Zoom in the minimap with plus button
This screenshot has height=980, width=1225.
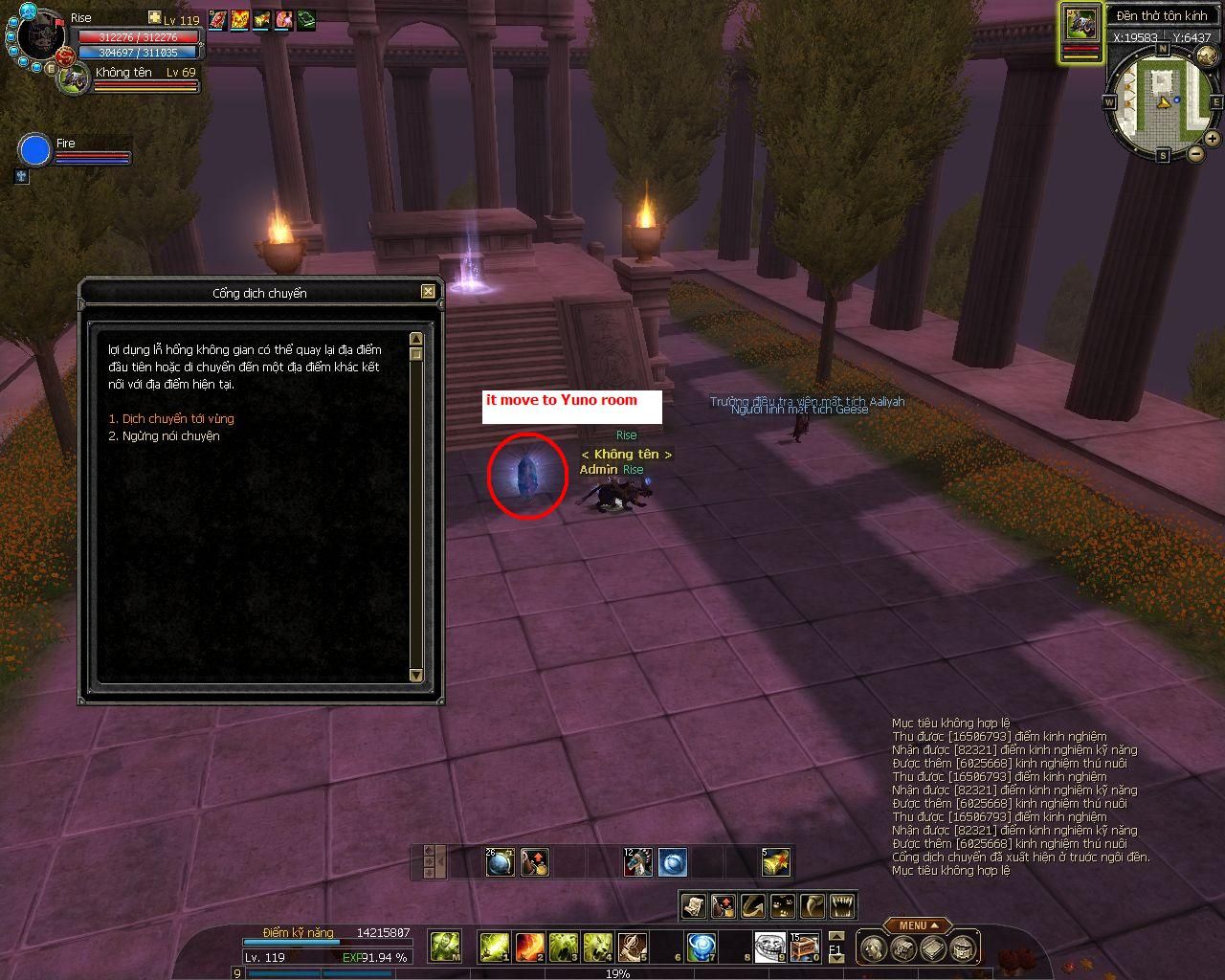(1212, 139)
